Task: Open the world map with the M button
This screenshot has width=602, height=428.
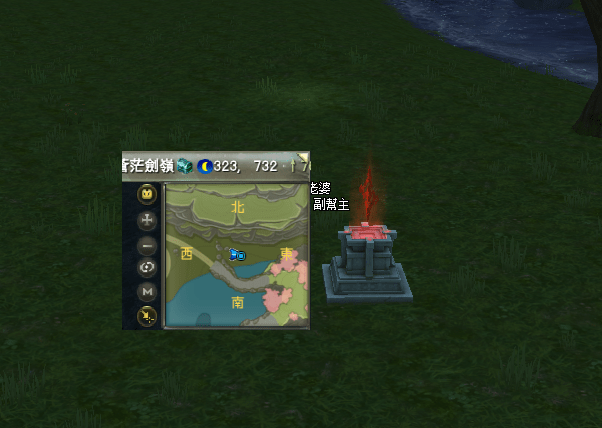Action: [147, 291]
